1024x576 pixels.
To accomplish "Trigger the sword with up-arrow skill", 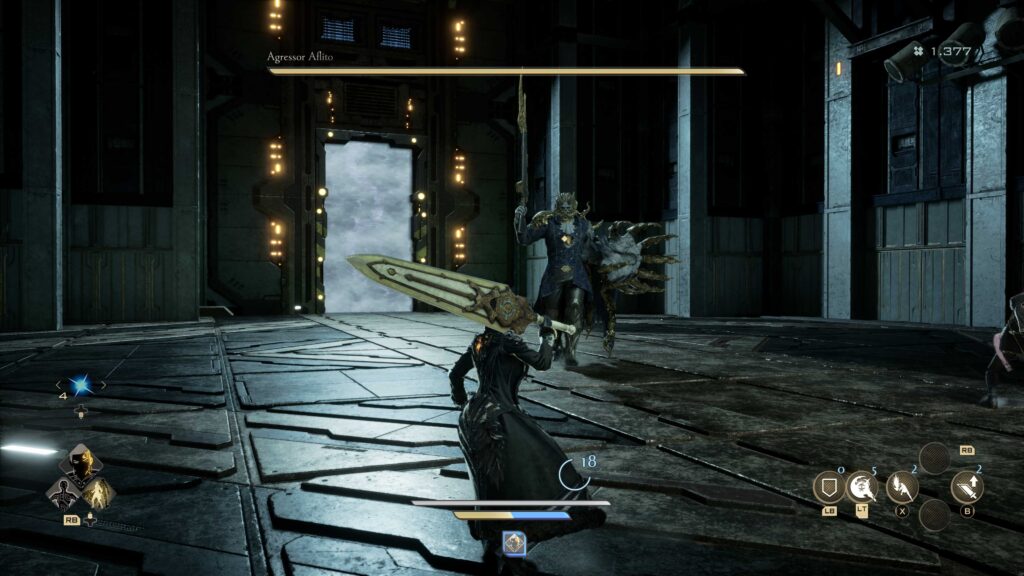I will 967,487.
